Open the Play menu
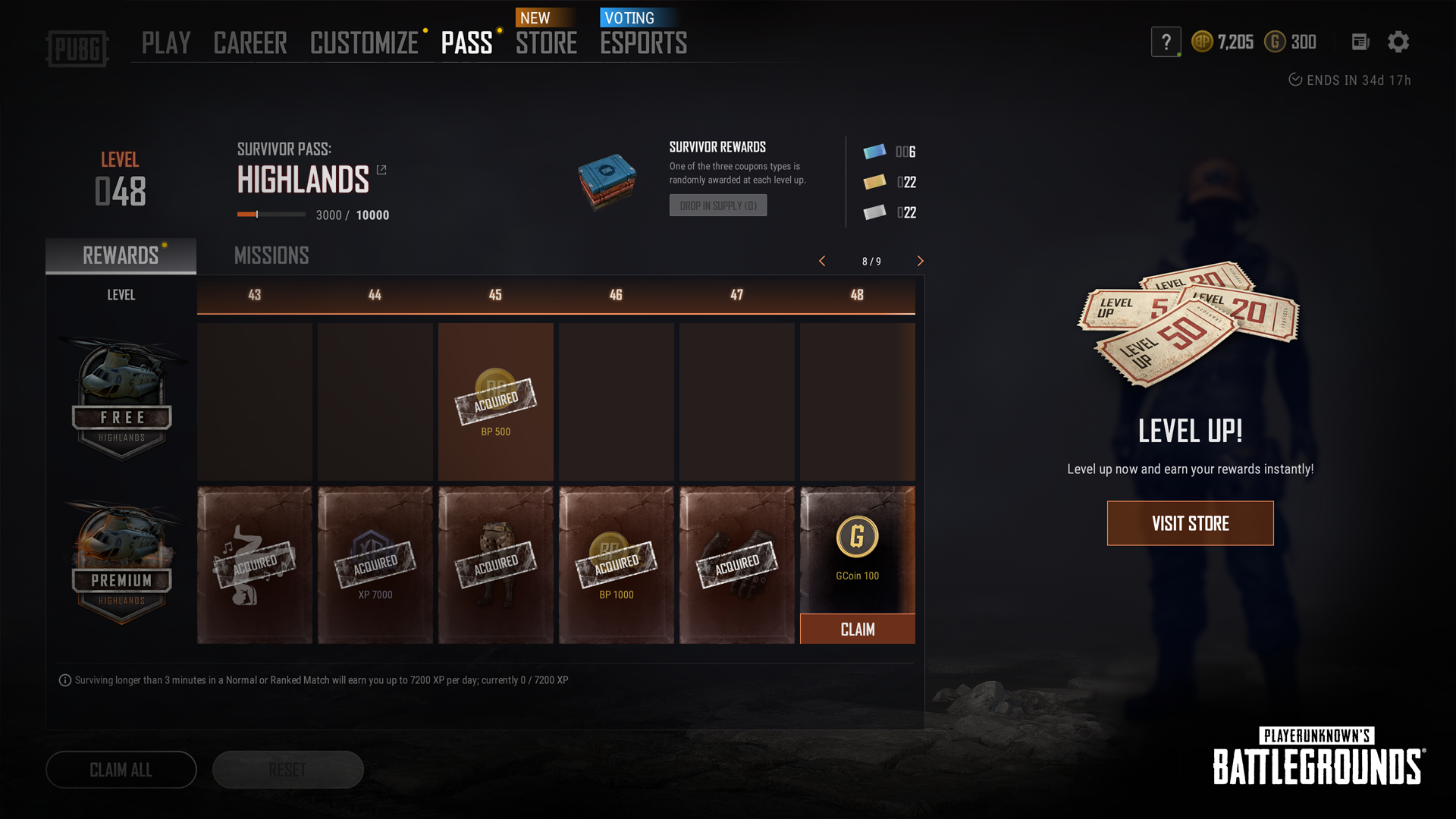The image size is (1456, 819). click(165, 43)
